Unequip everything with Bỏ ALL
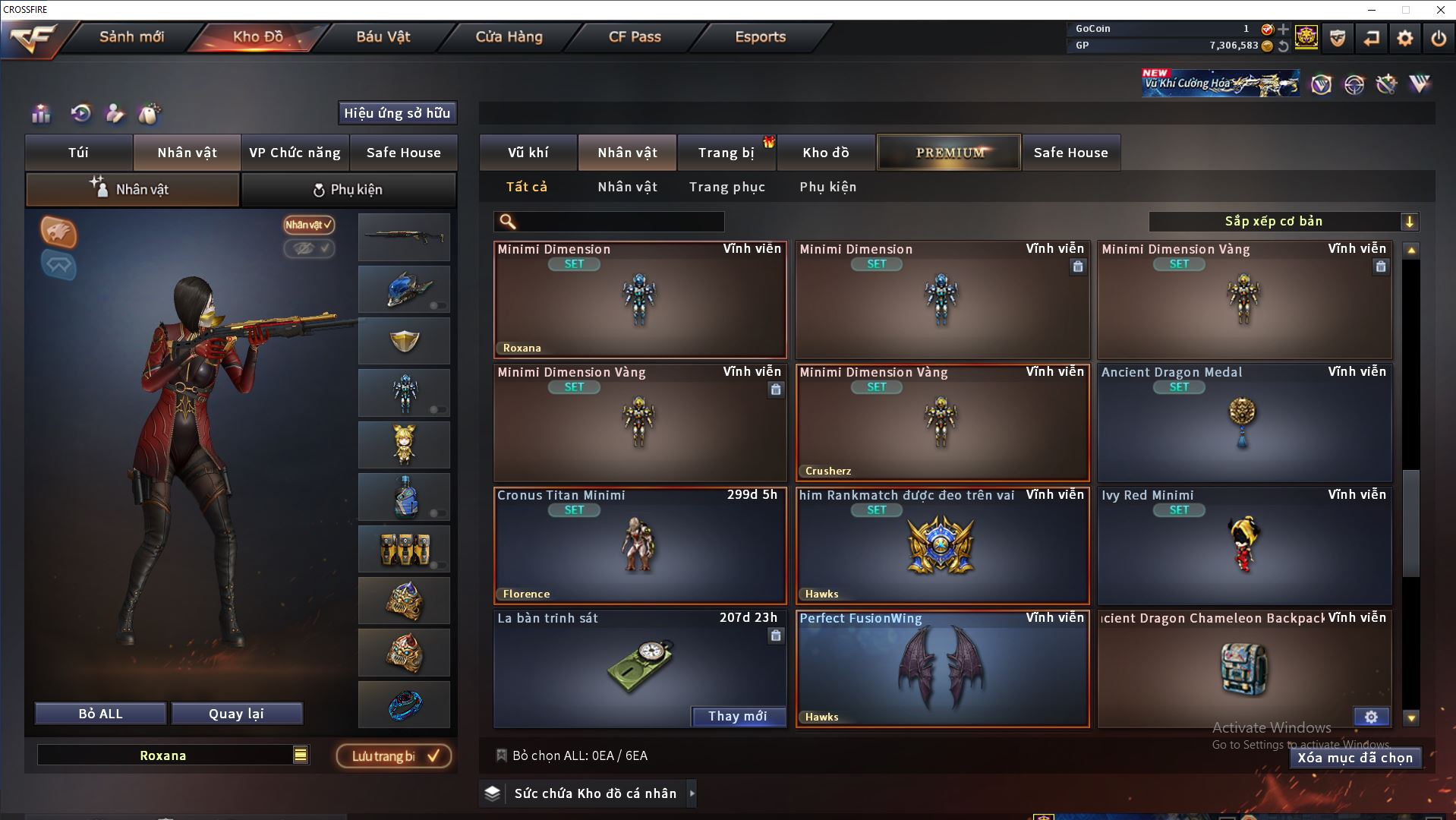Image resolution: width=1456 pixels, height=820 pixels. click(100, 714)
